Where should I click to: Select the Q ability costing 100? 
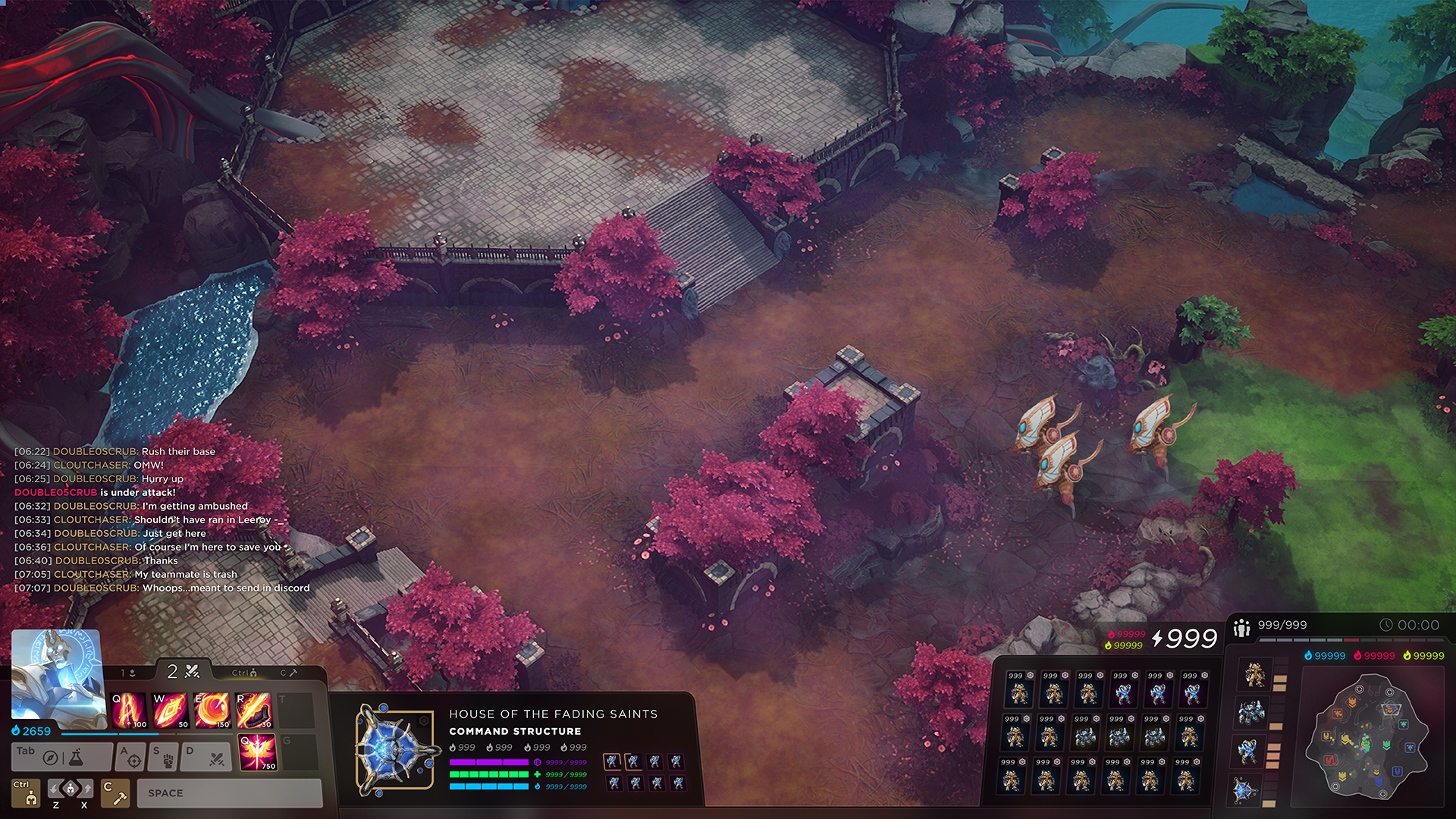pos(128,710)
